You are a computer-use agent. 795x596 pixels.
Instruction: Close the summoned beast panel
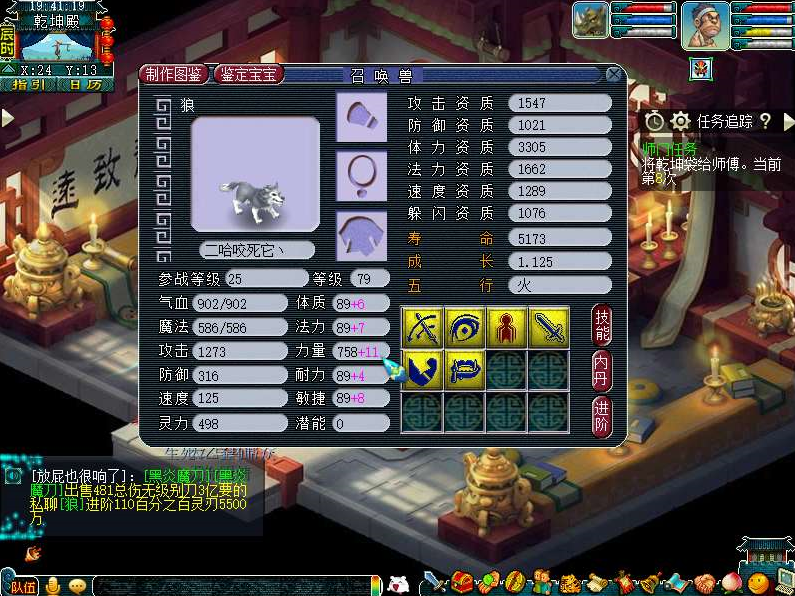click(x=613, y=74)
